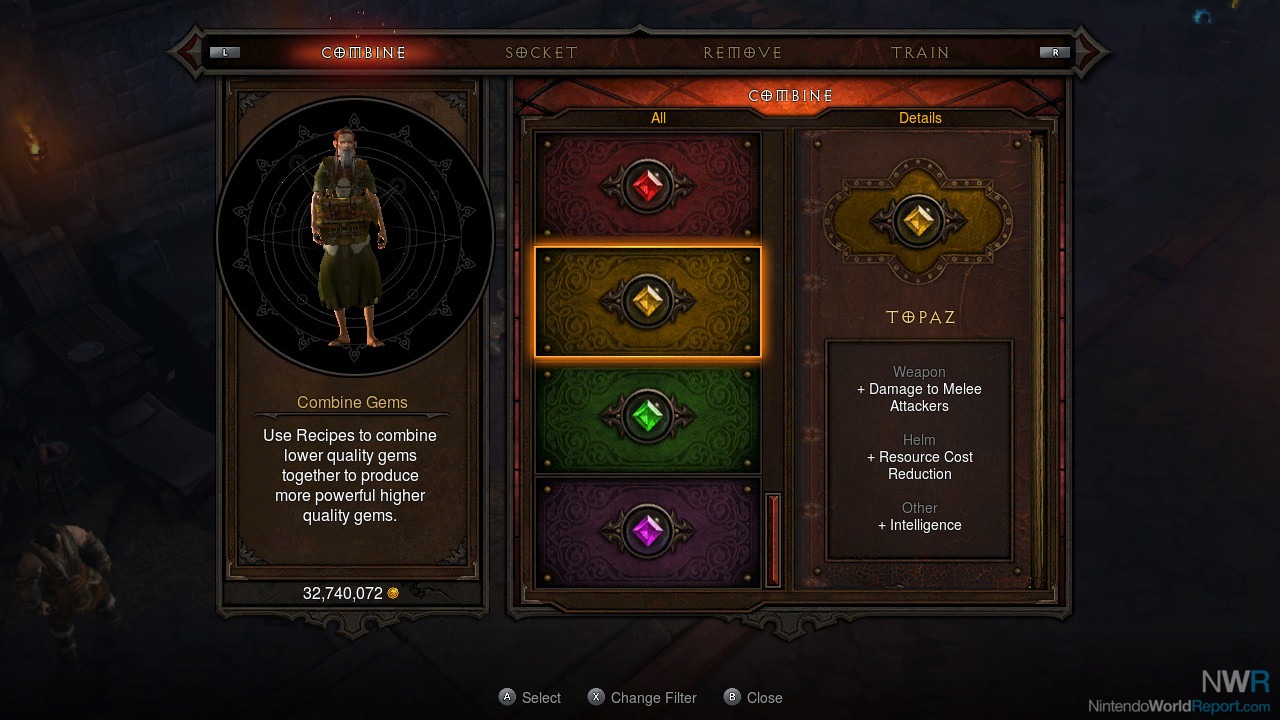Click the All filter heading
Screen dimensions: 1280x720
click(658, 118)
